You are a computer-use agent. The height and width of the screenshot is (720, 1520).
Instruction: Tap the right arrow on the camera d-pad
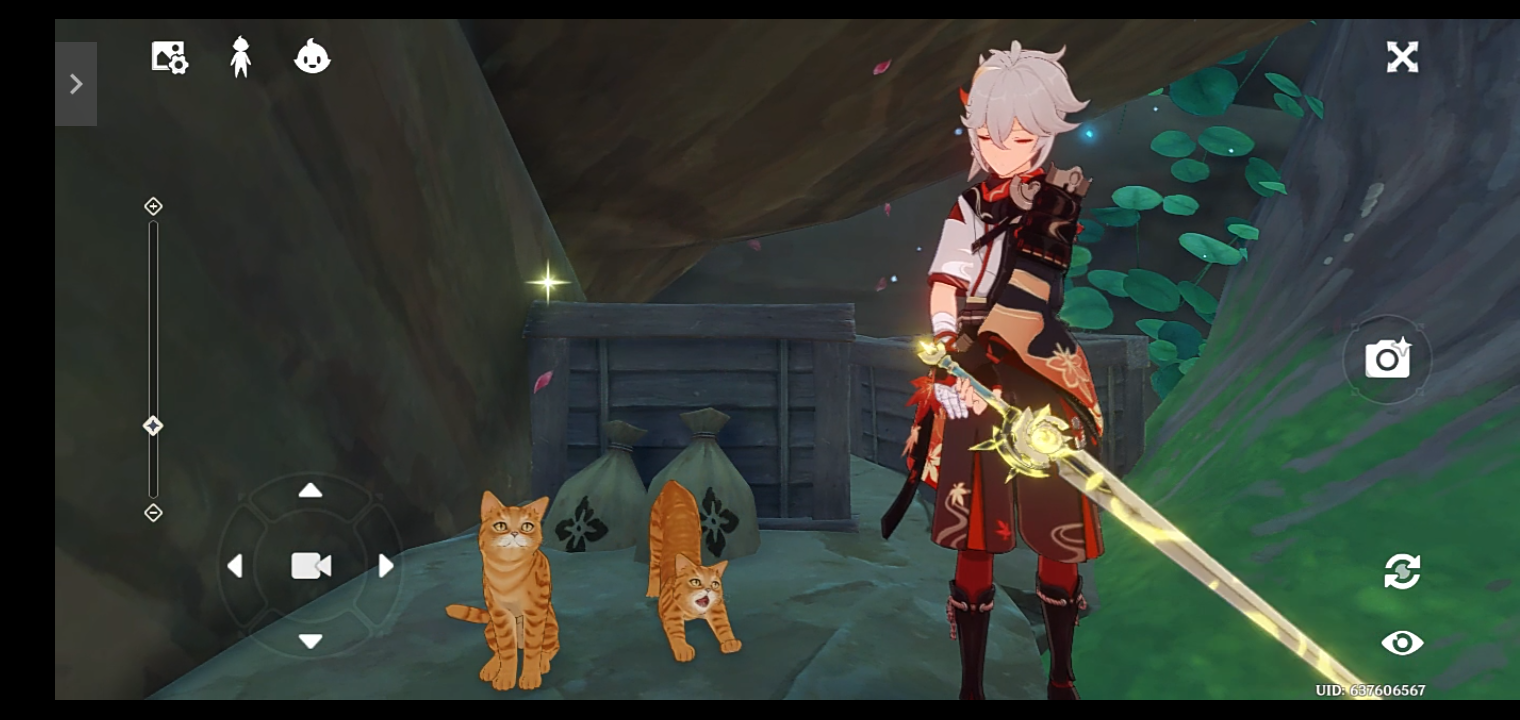387,565
